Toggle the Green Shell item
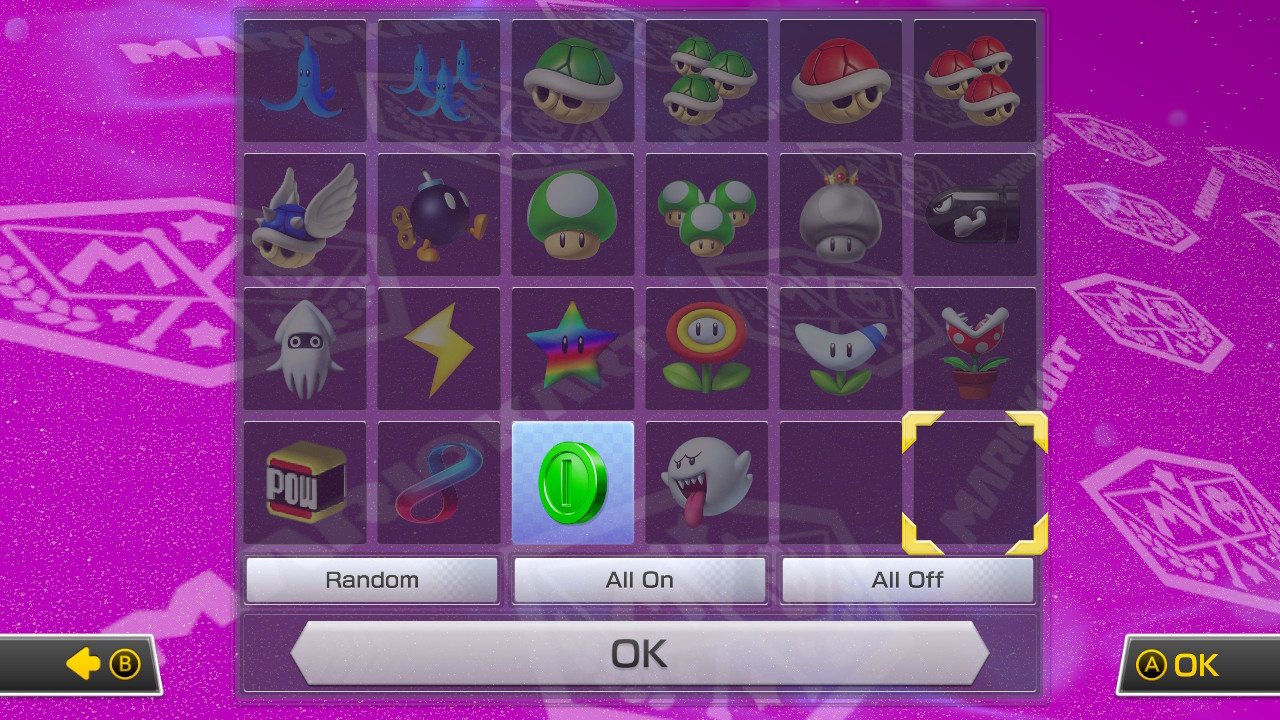 [572, 80]
